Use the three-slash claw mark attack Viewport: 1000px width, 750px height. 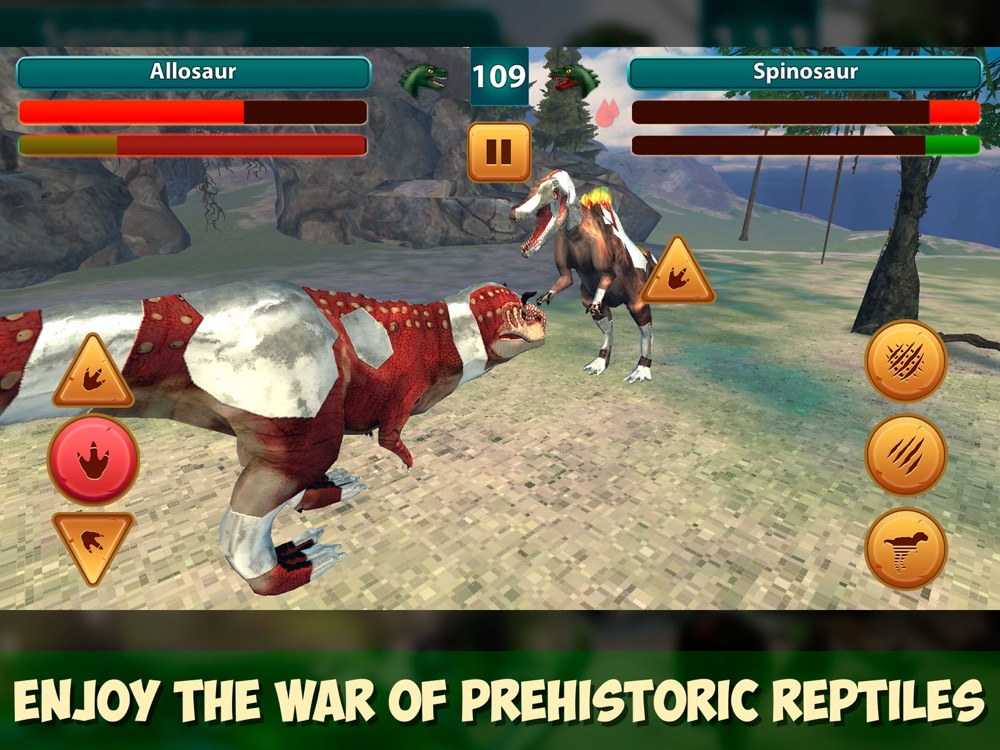point(906,455)
